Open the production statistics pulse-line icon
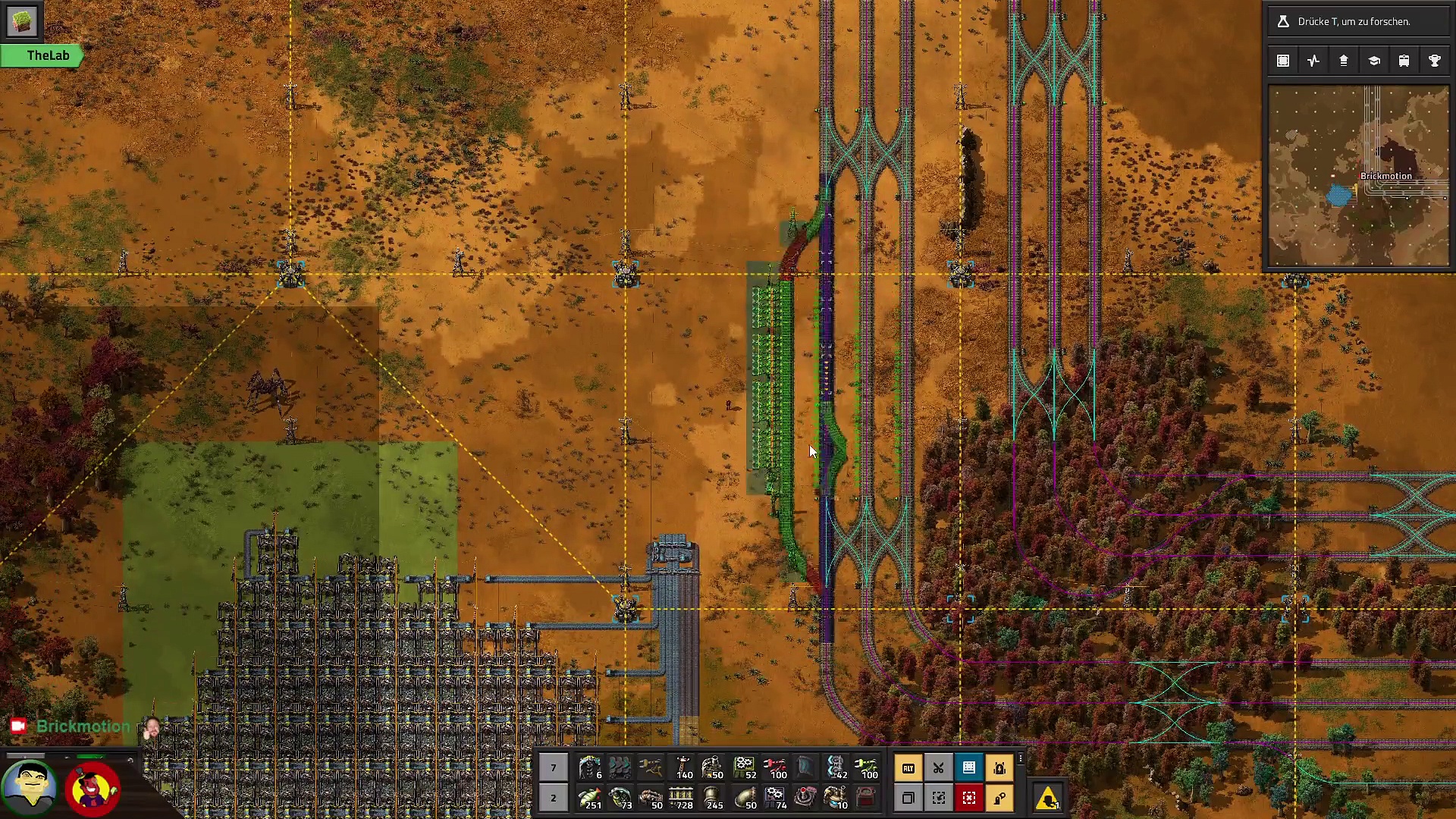The height and width of the screenshot is (819, 1456). pos(1313,61)
